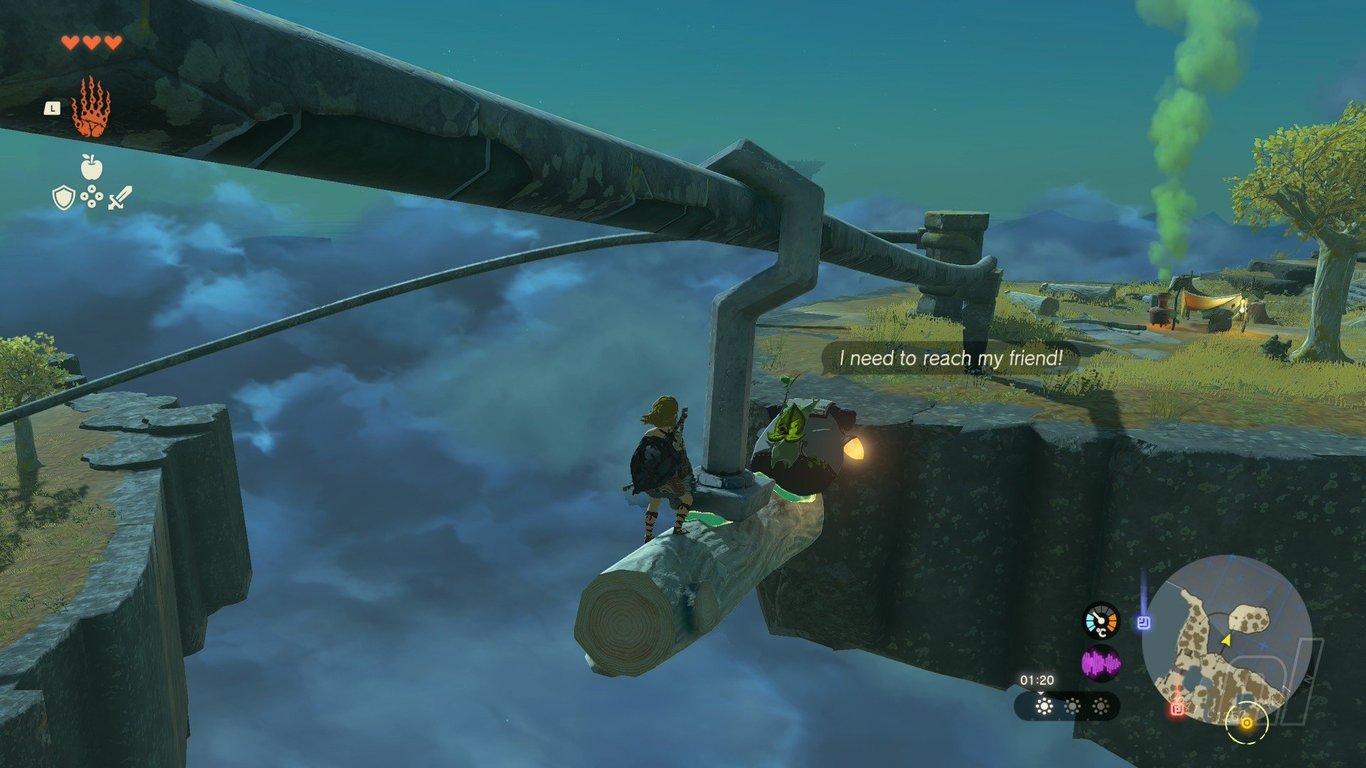Open the shield quick-select icon

click(x=63, y=198)
